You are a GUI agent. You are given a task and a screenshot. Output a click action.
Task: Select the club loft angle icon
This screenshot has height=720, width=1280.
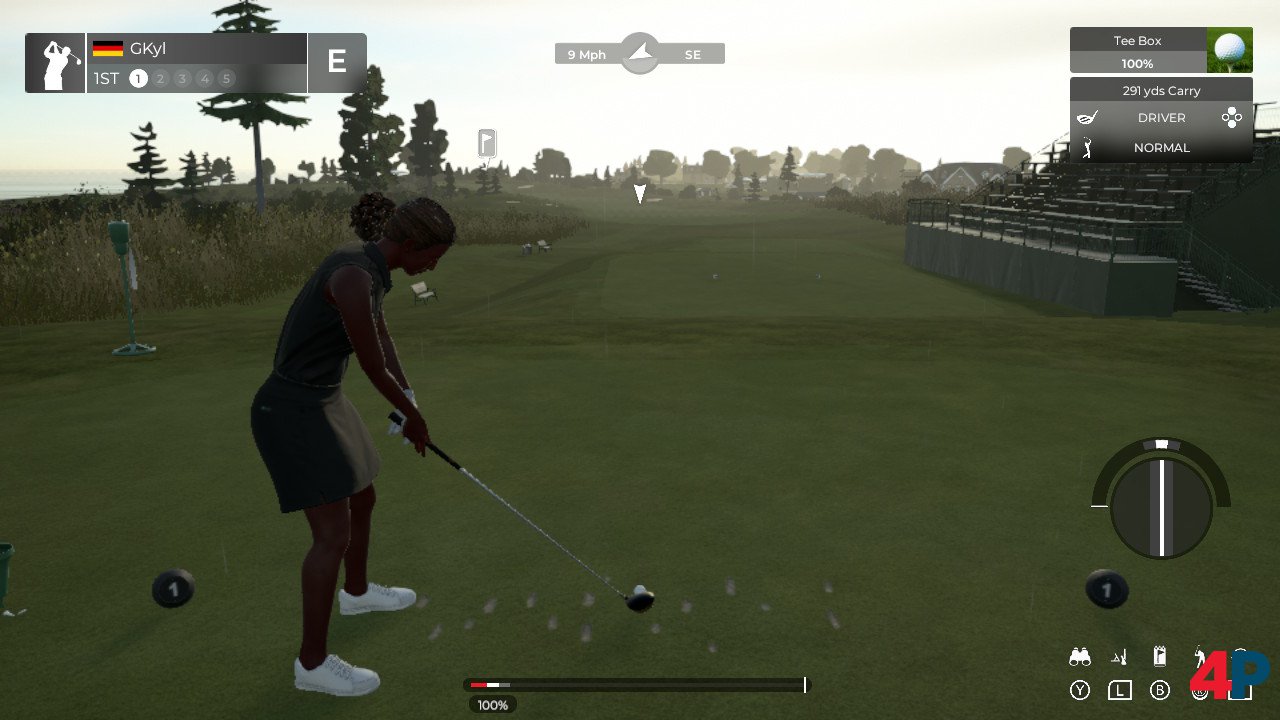point(1119,657)
